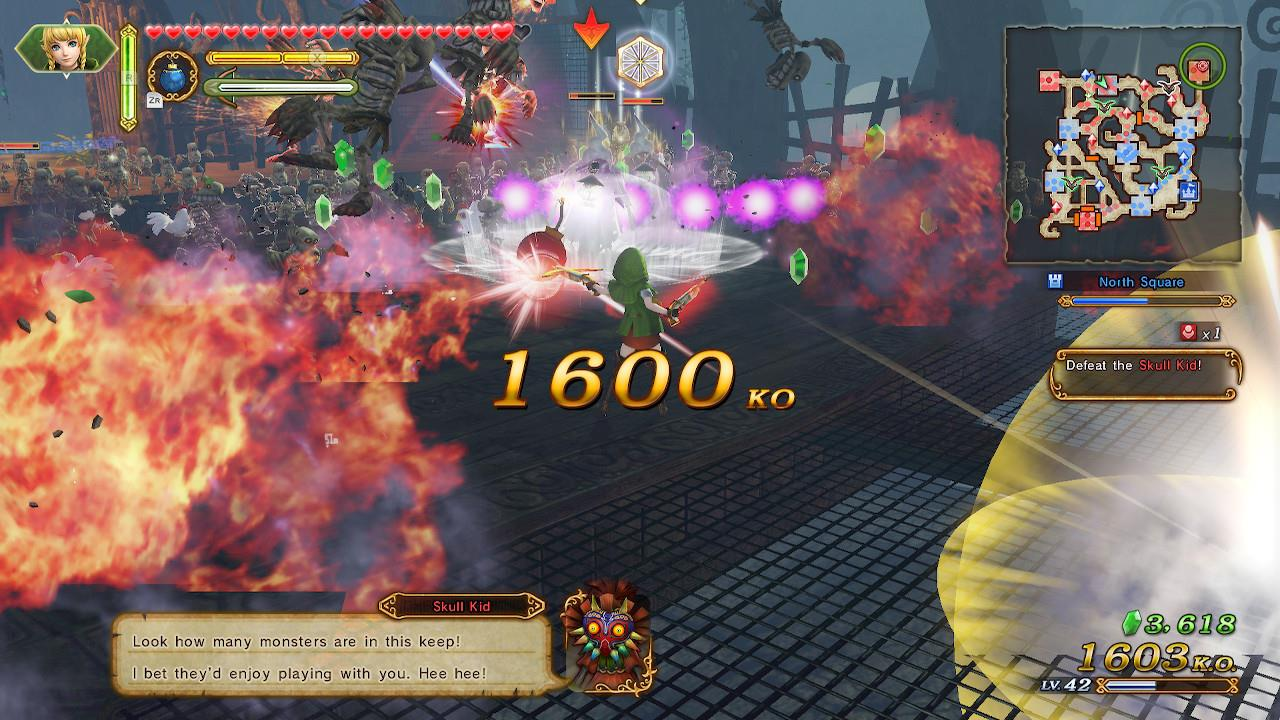Click the Defeat the Skull Kid objective
This screenshot has height=720, width=1280.
tap(1146, 367)
